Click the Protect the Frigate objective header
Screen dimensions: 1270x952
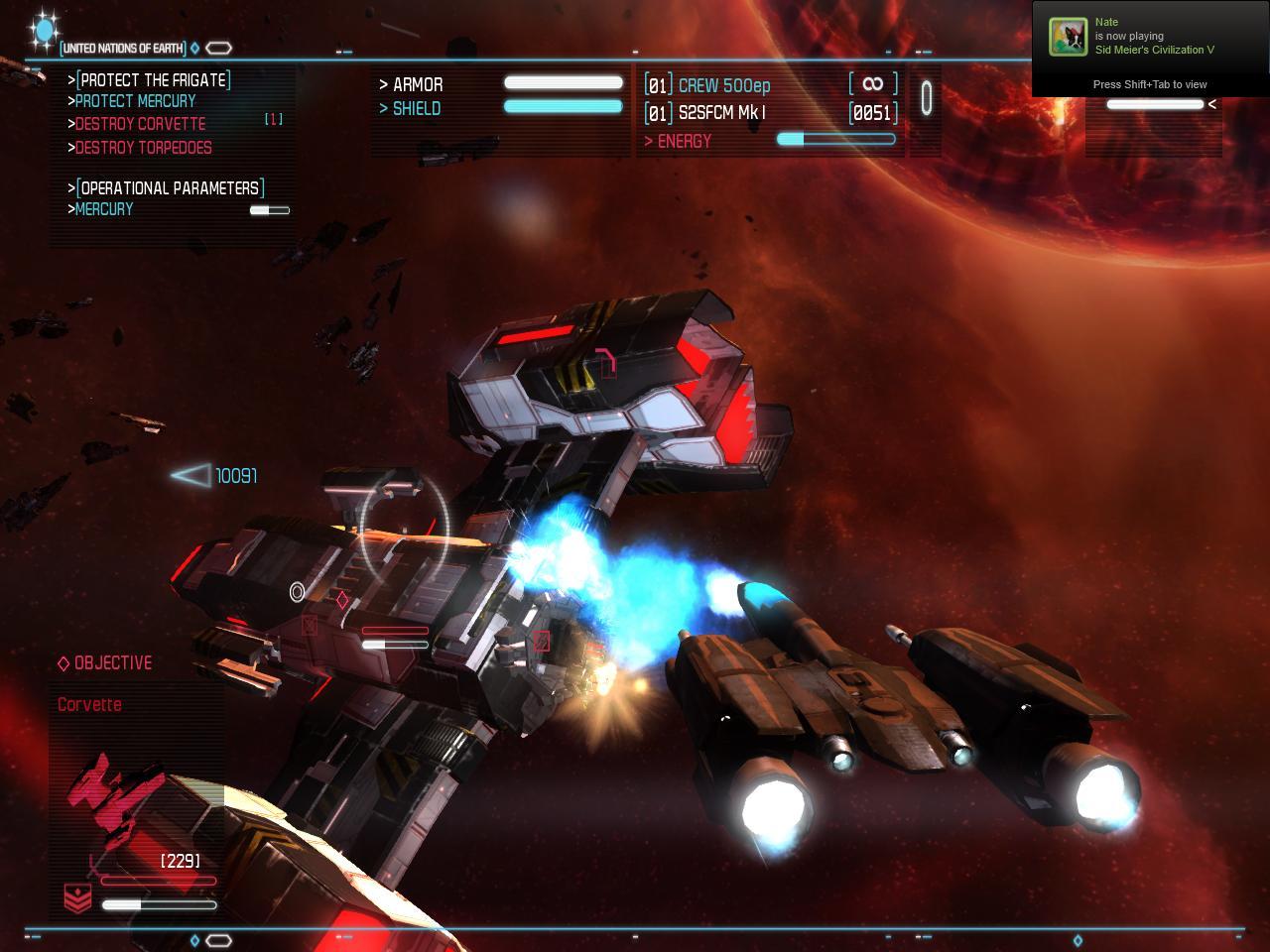pyautogui.click(x=153, y=79)
